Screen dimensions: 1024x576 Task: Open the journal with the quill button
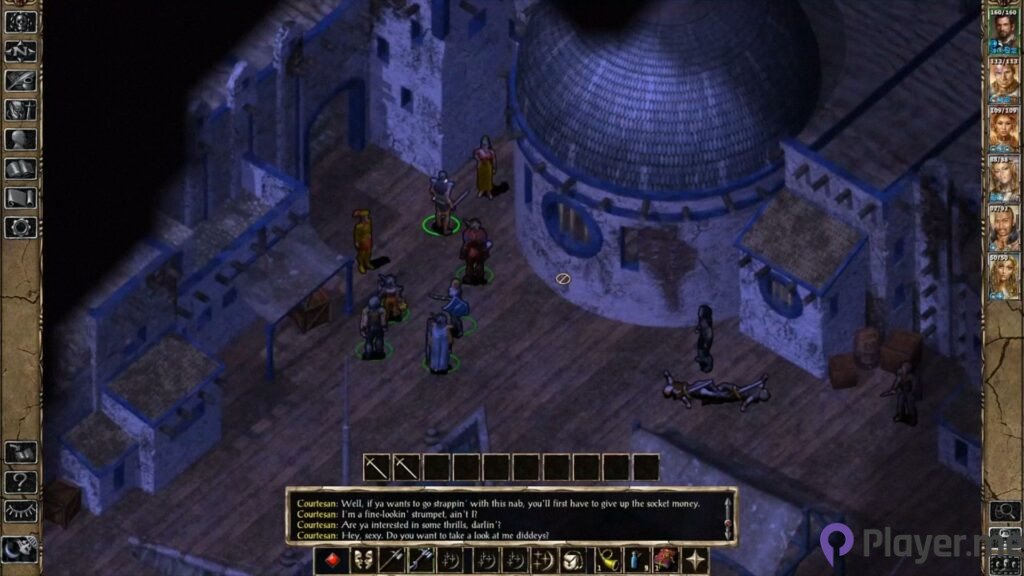[x=20, y=80]
